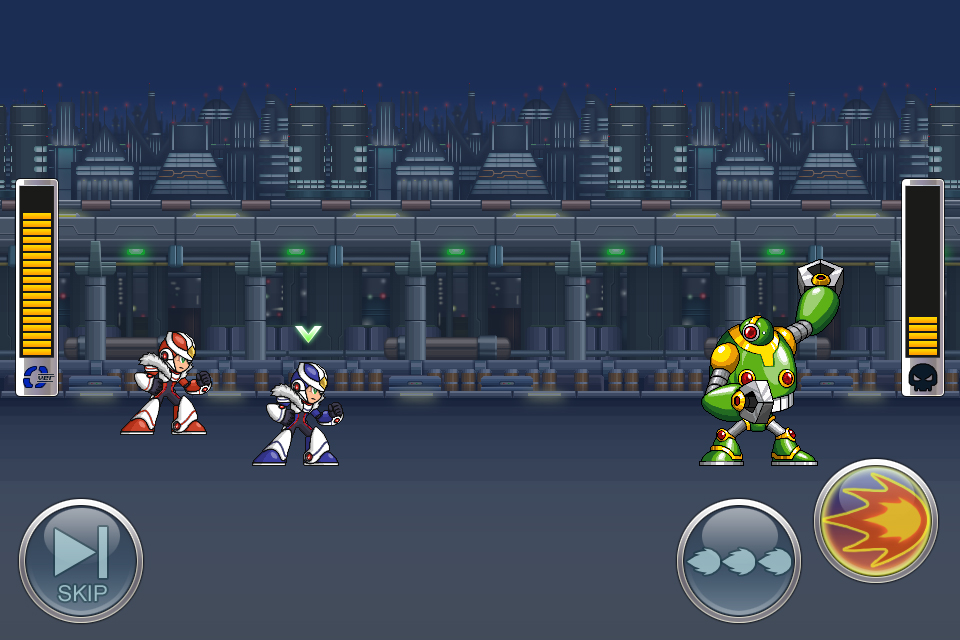960x640 pixels.
Task: Fire the flaming charged shot attack
Action: 876,521
